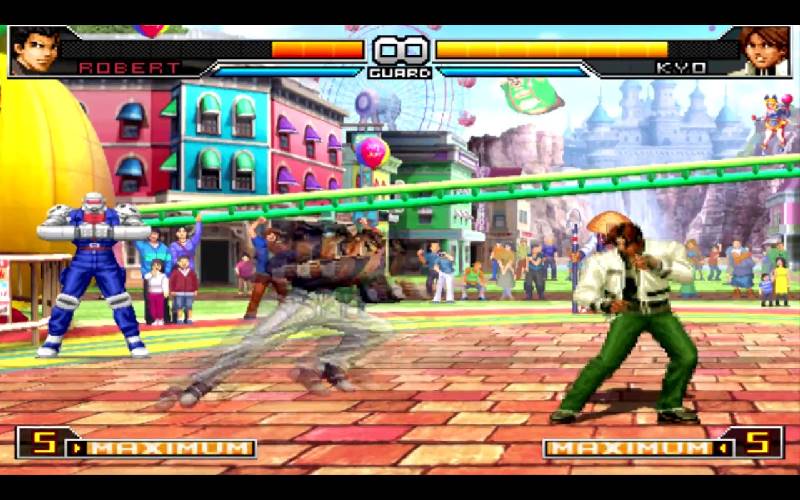Image resolution: width=800 pixels, height=500 pixels.
Task: Select Kyo's character portrait
Action: pyautogui.click(x=764, y=50)
